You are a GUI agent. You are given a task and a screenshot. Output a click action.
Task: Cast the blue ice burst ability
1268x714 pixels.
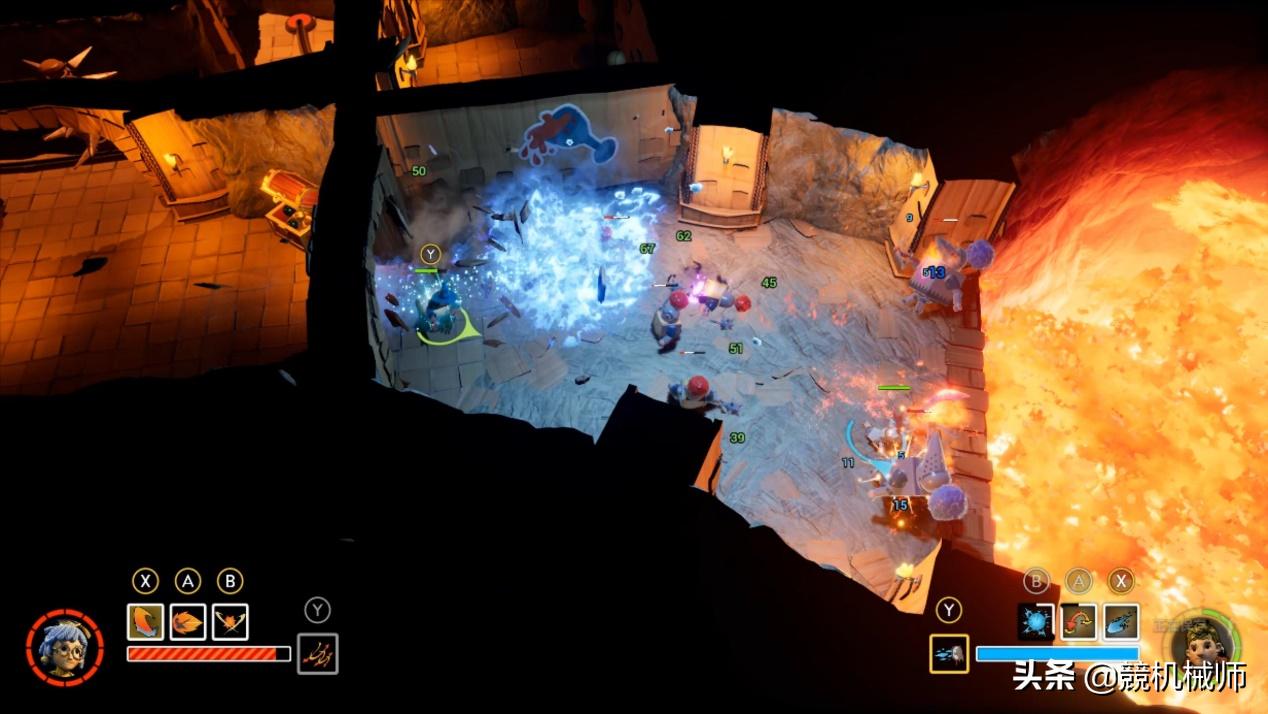pos(1036,621)
